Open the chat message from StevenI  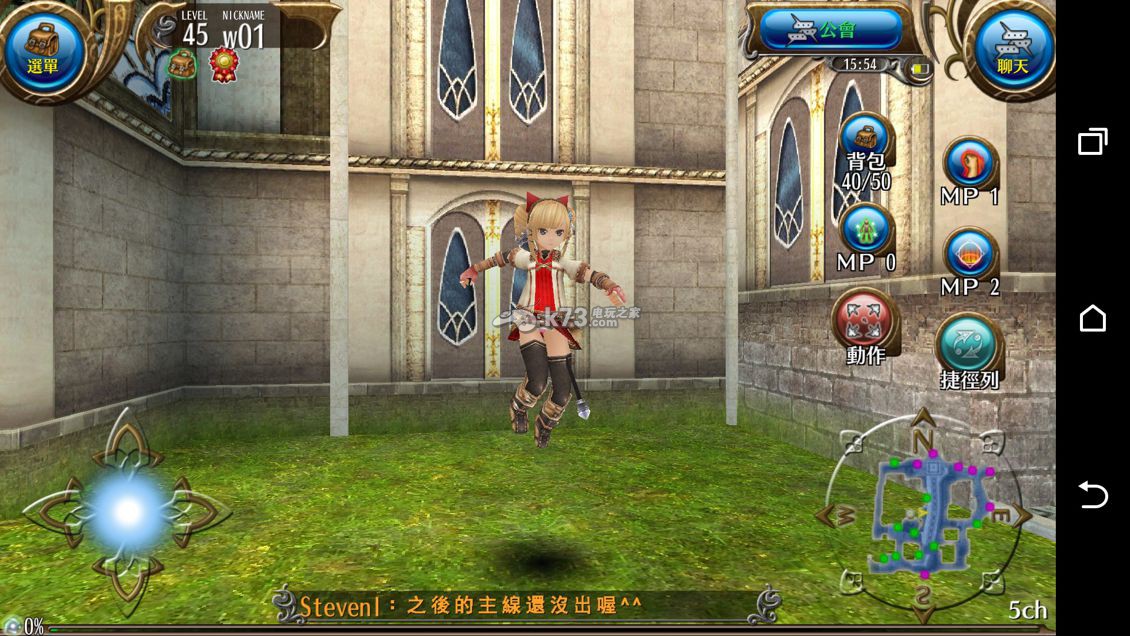click(x=470, y=605)
